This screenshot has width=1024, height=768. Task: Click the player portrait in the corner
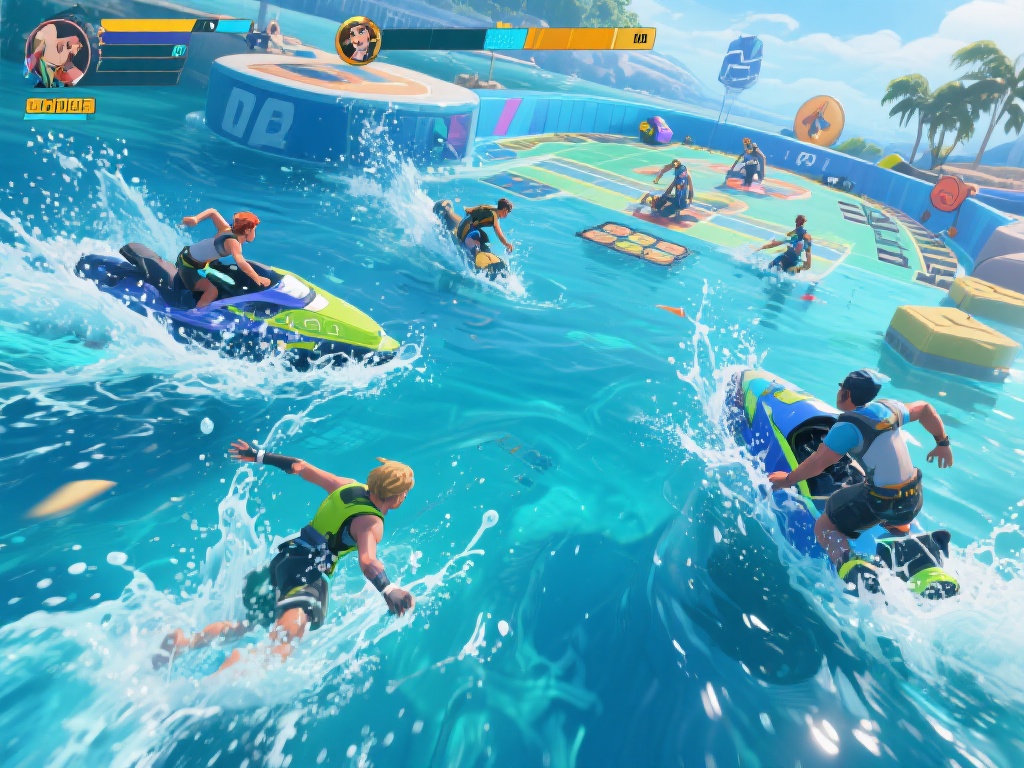coord(58,52)
